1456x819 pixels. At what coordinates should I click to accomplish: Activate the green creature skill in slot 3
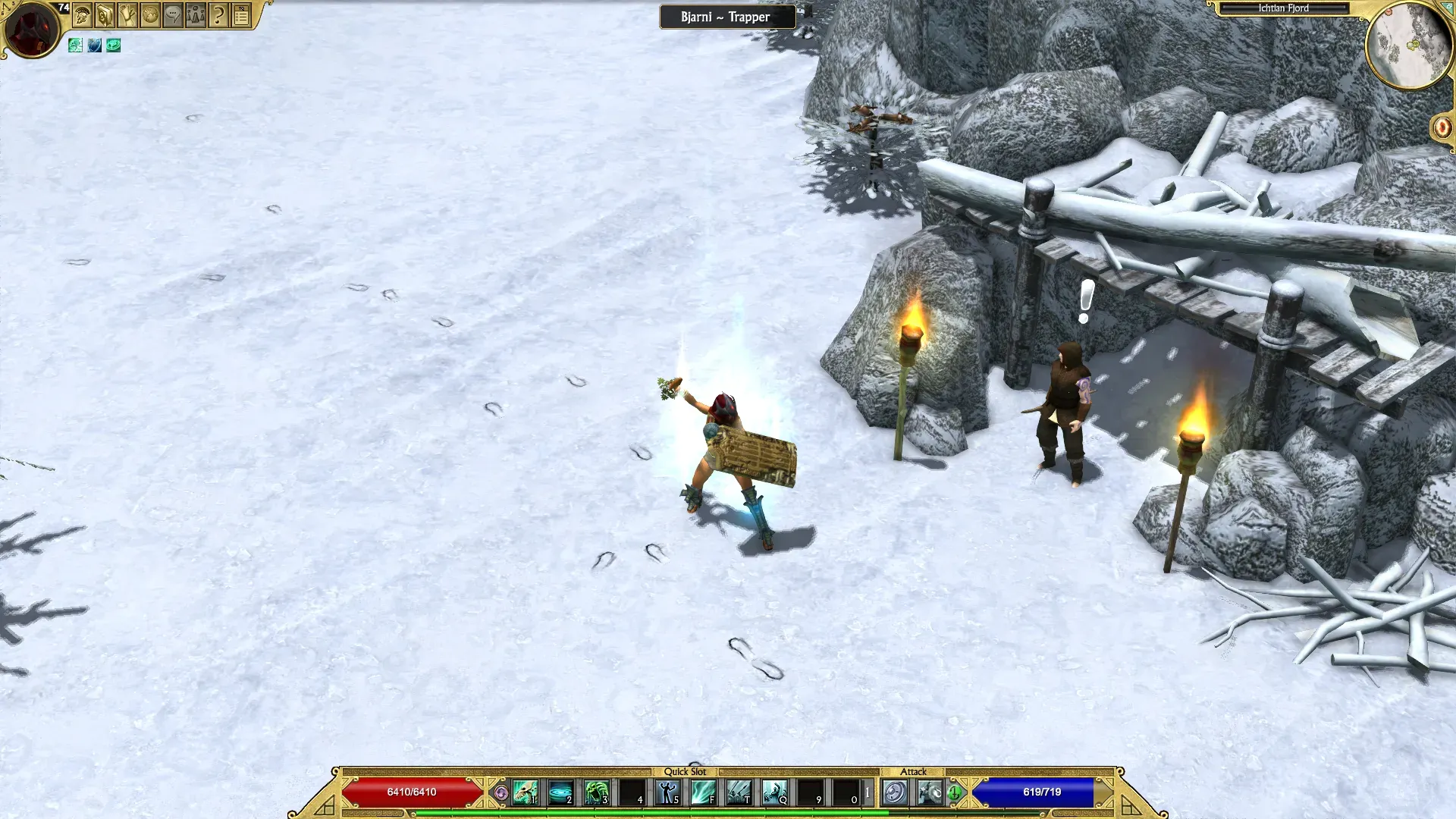[596, 792]
